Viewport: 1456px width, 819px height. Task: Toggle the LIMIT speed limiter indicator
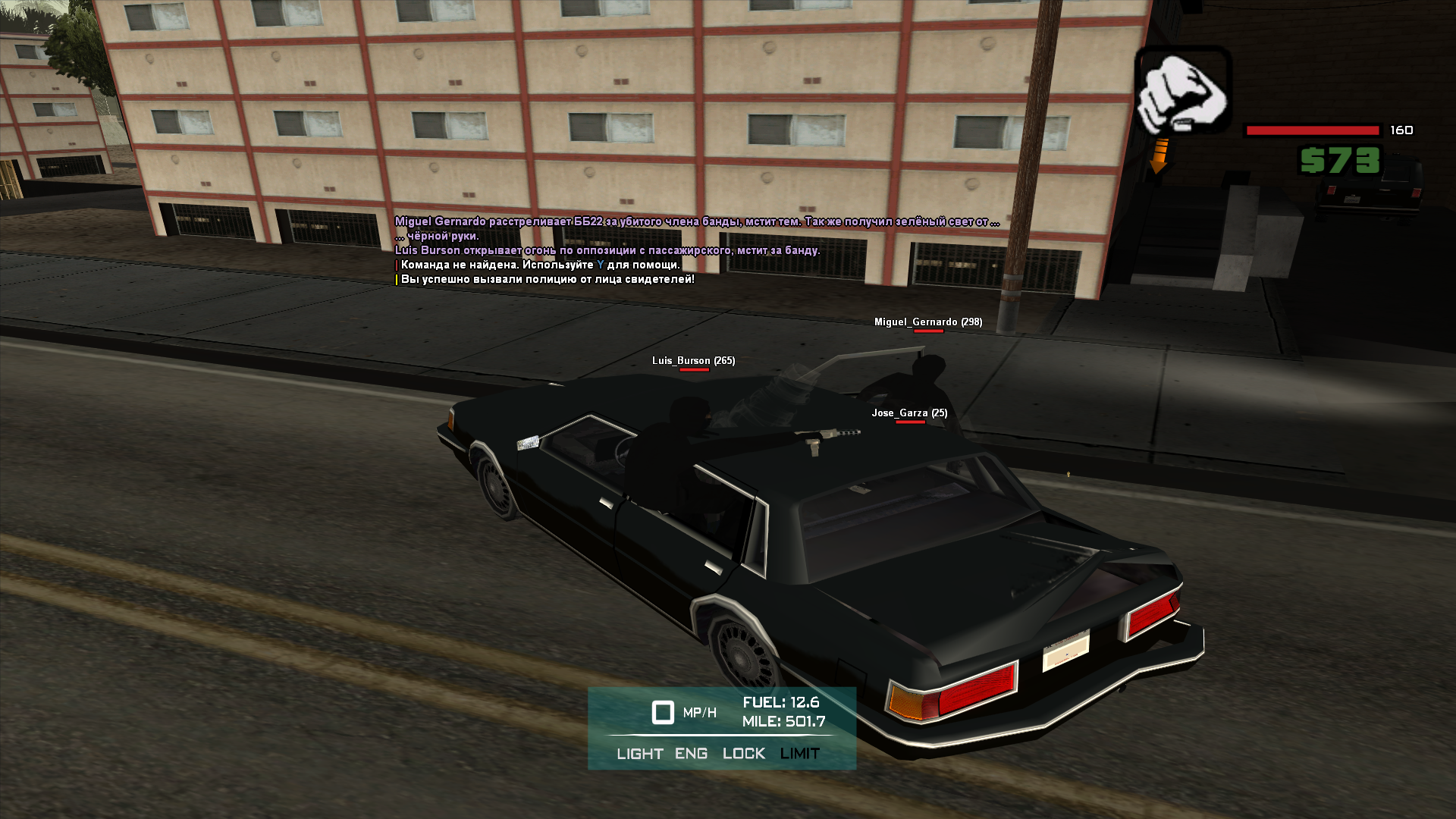800,754
